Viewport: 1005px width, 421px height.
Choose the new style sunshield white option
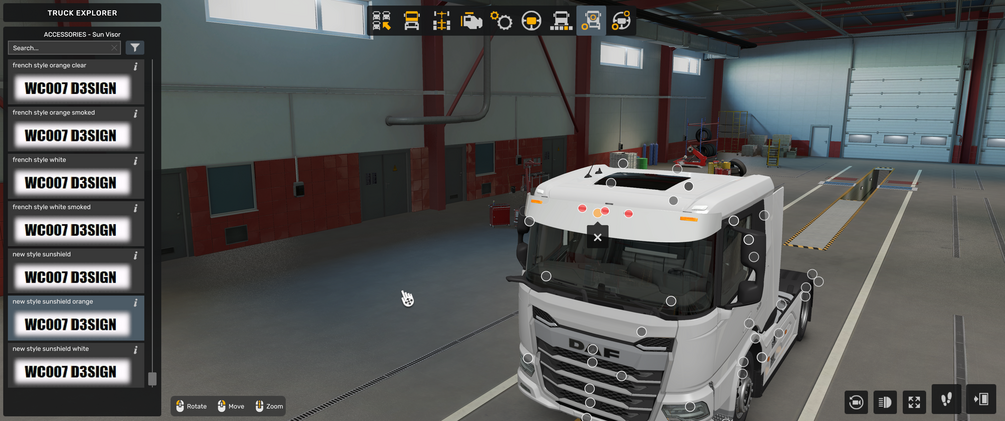tap(70, 371)
